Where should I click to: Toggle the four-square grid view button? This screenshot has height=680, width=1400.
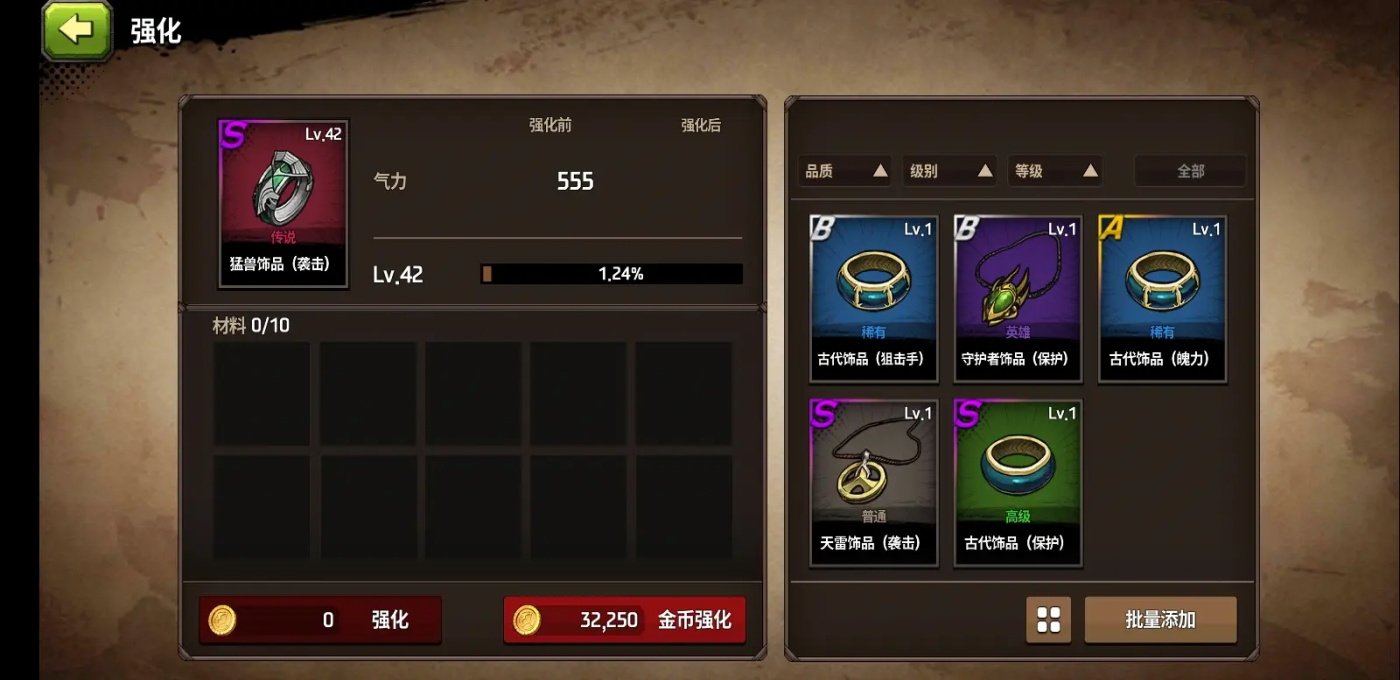point(1048,620)
